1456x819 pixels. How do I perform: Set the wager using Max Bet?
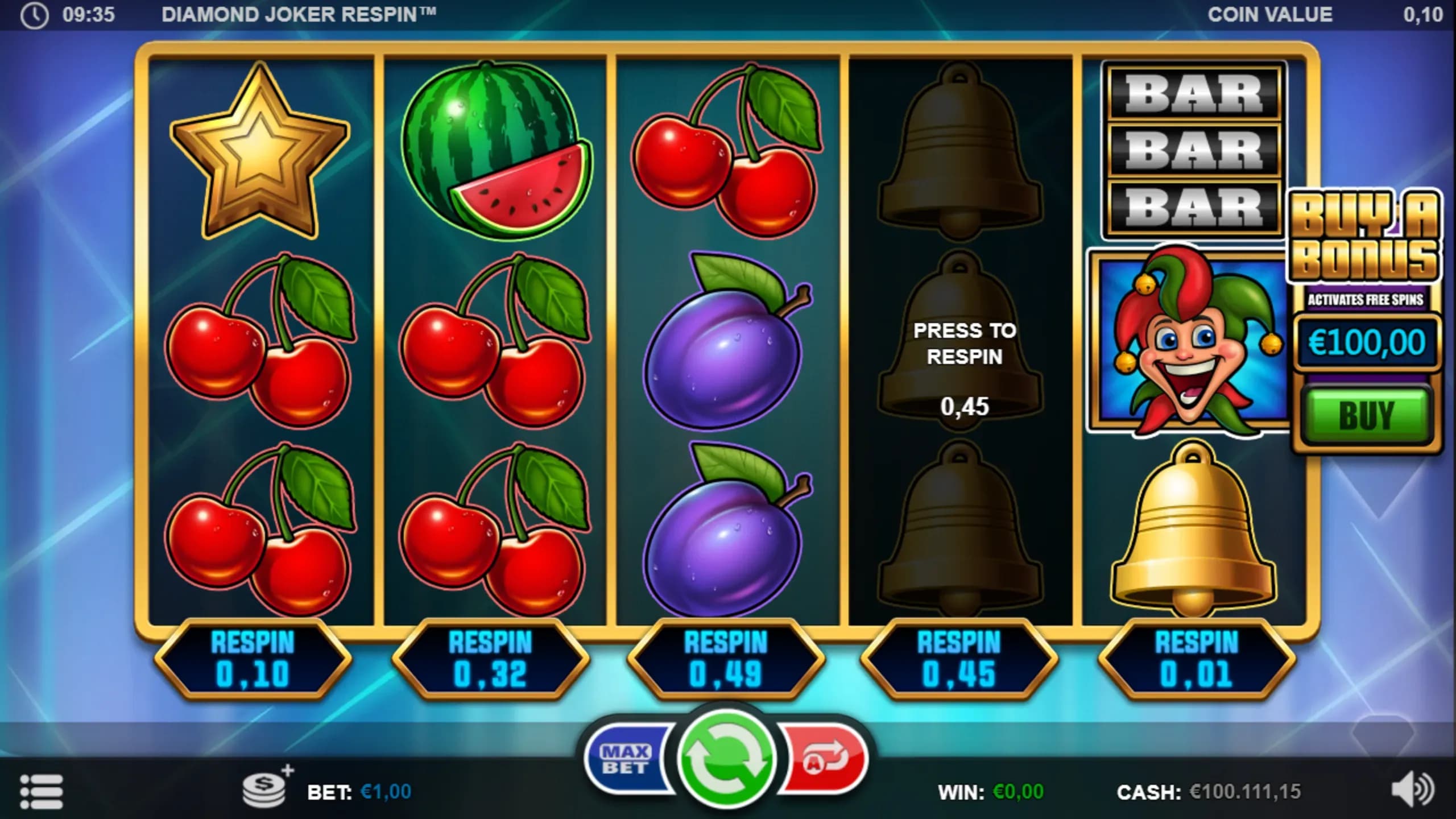point(627,759)
